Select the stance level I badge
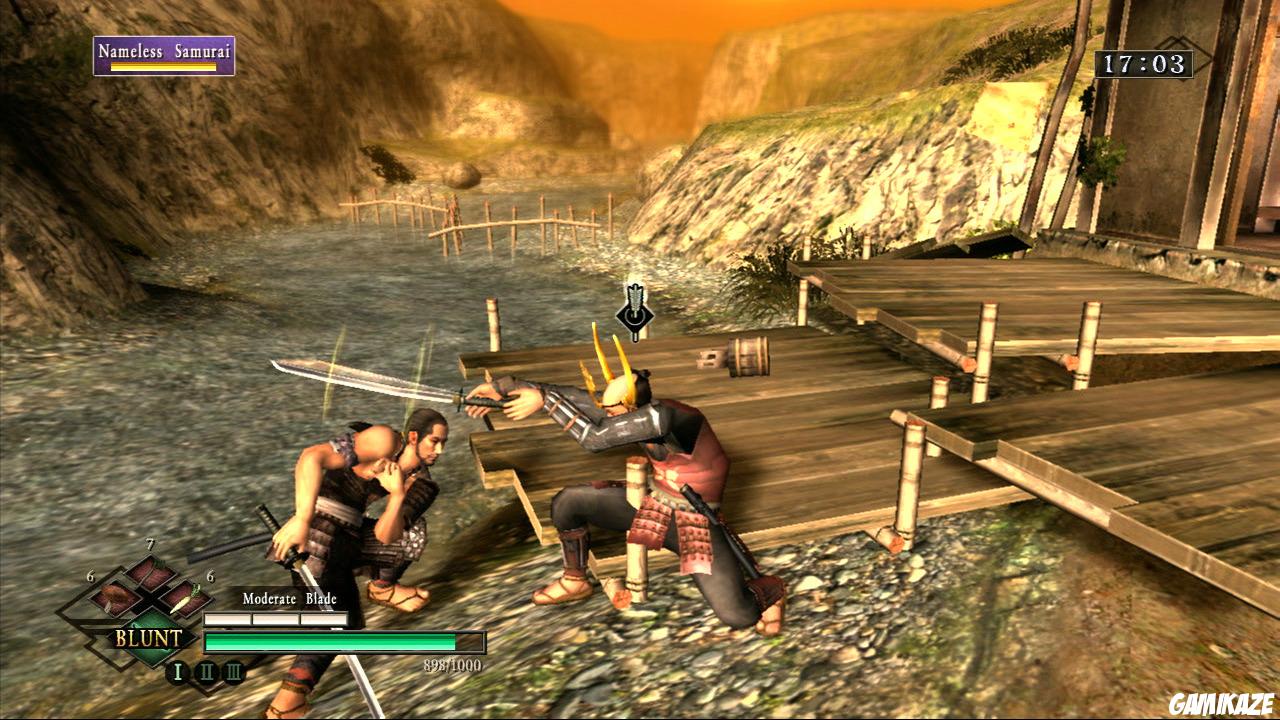Image resolution: width=1280 pixels, height=720 pixels. [178, 672]
